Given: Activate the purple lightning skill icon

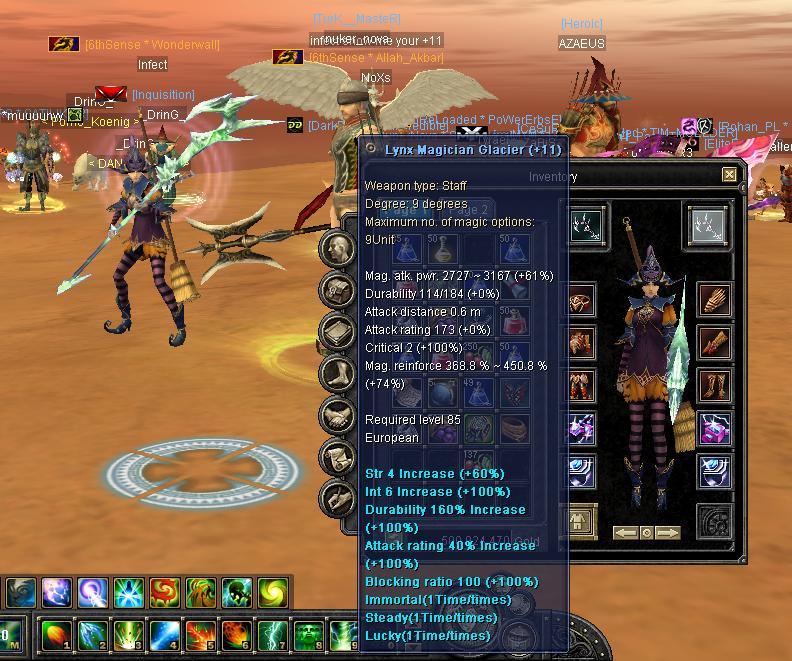Looking at the screenshot, I should pyautogui.click(x=56, y=594).
